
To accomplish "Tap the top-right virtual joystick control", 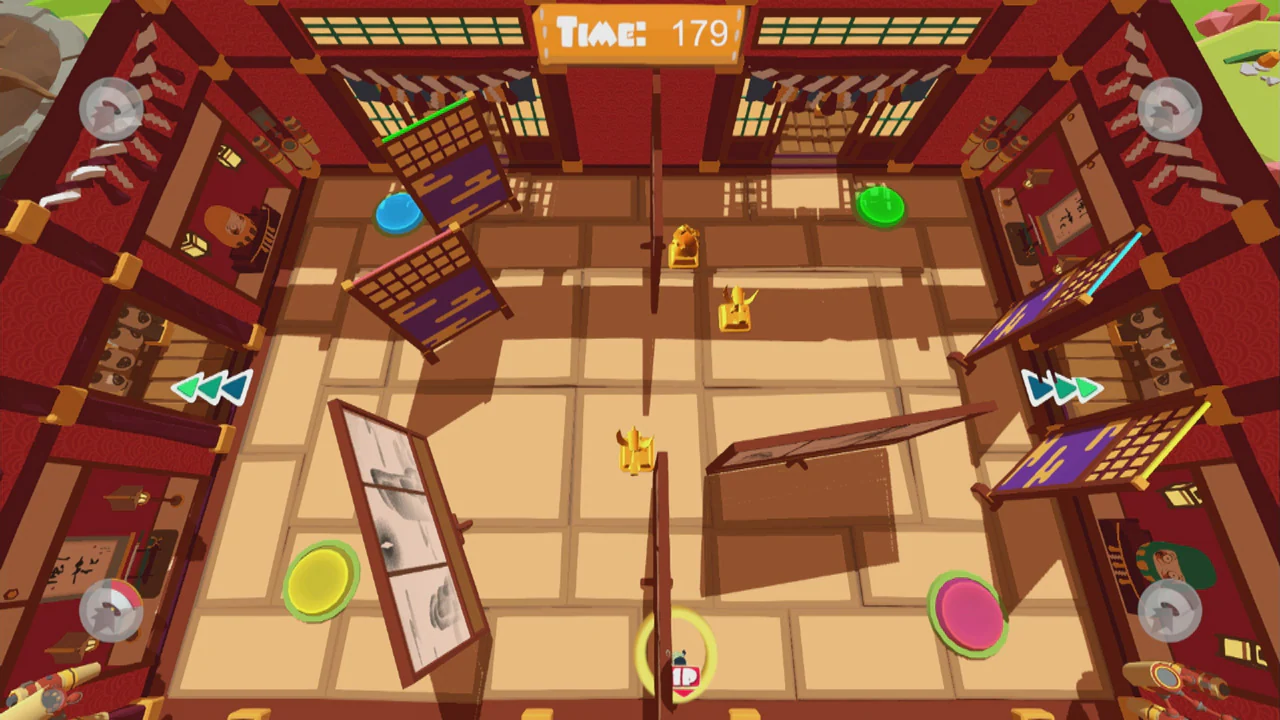I will [1168, 110].
